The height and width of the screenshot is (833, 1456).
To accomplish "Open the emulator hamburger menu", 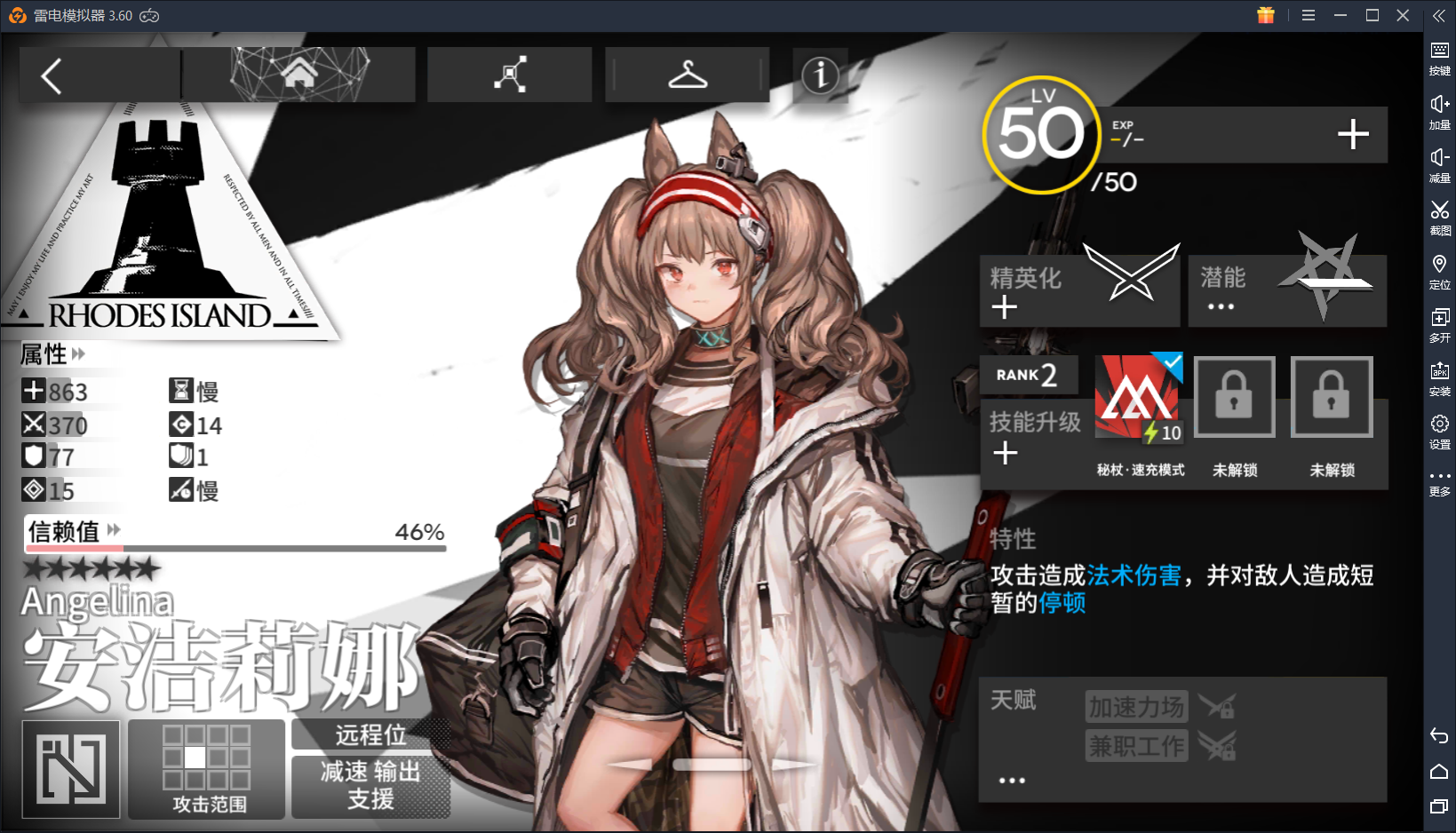I will [1308, 15].
